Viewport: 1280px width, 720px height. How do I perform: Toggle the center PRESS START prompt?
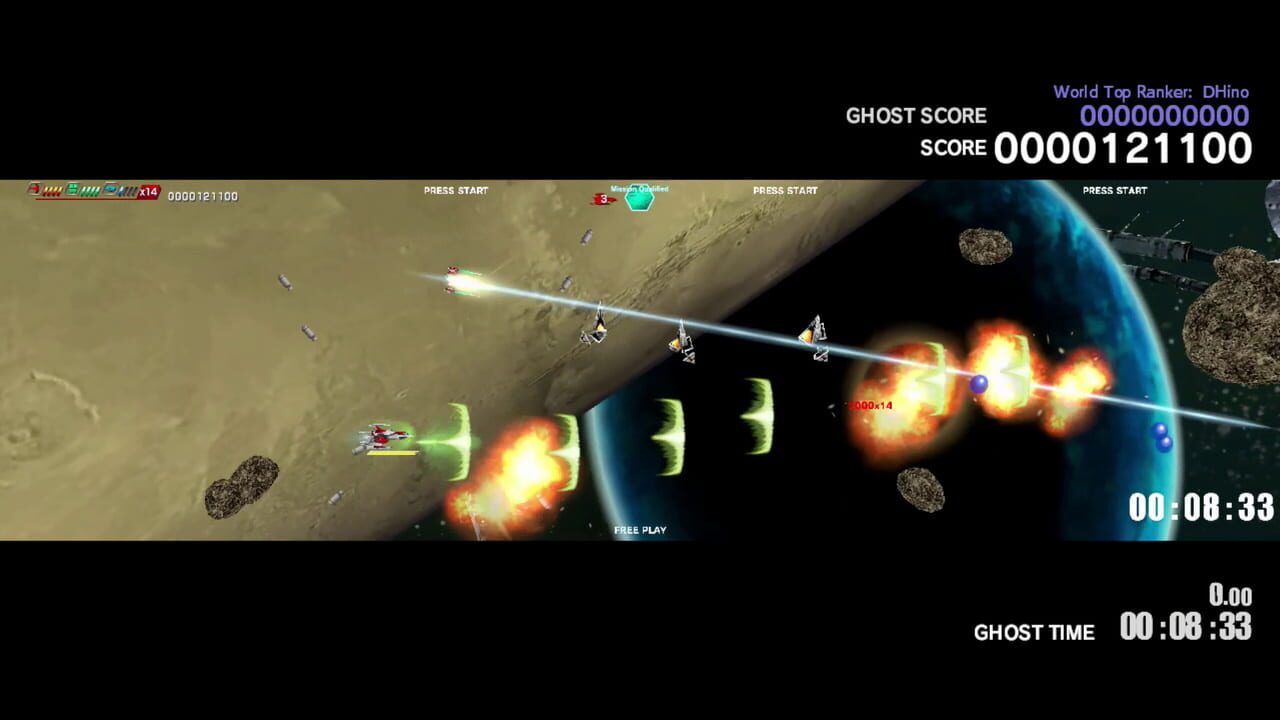click(786, 190)
